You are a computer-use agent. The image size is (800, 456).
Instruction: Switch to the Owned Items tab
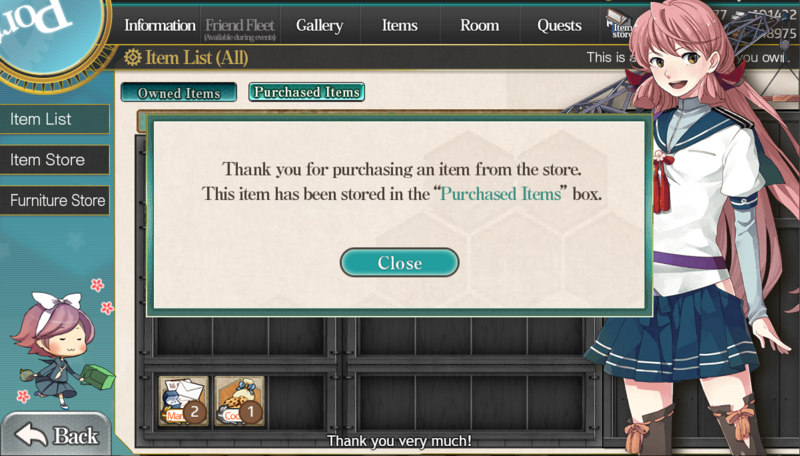179,93
